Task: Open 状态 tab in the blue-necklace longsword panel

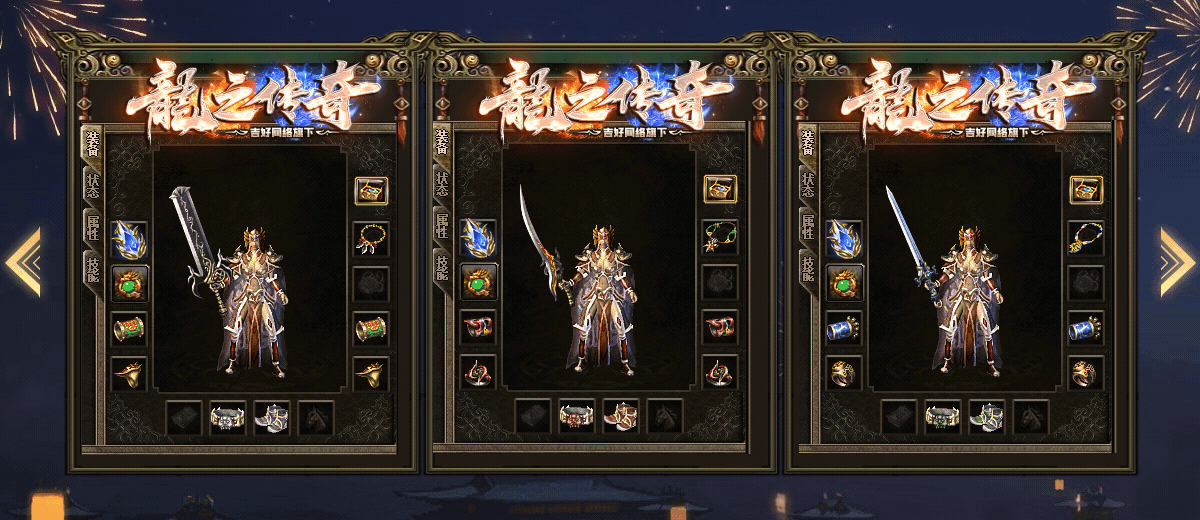Action: [x=806, y=185]
